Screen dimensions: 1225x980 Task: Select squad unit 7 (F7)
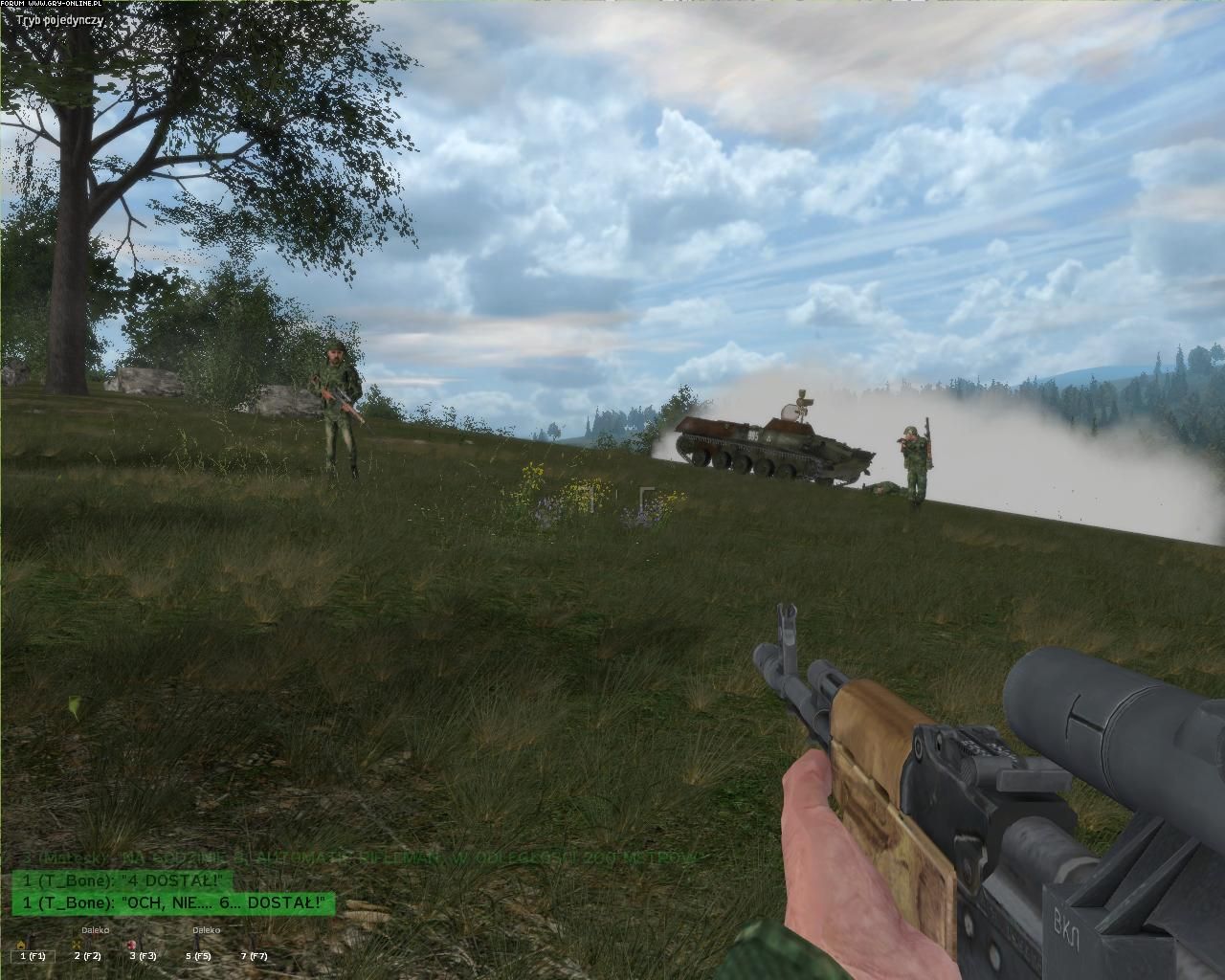pos(253,954)
